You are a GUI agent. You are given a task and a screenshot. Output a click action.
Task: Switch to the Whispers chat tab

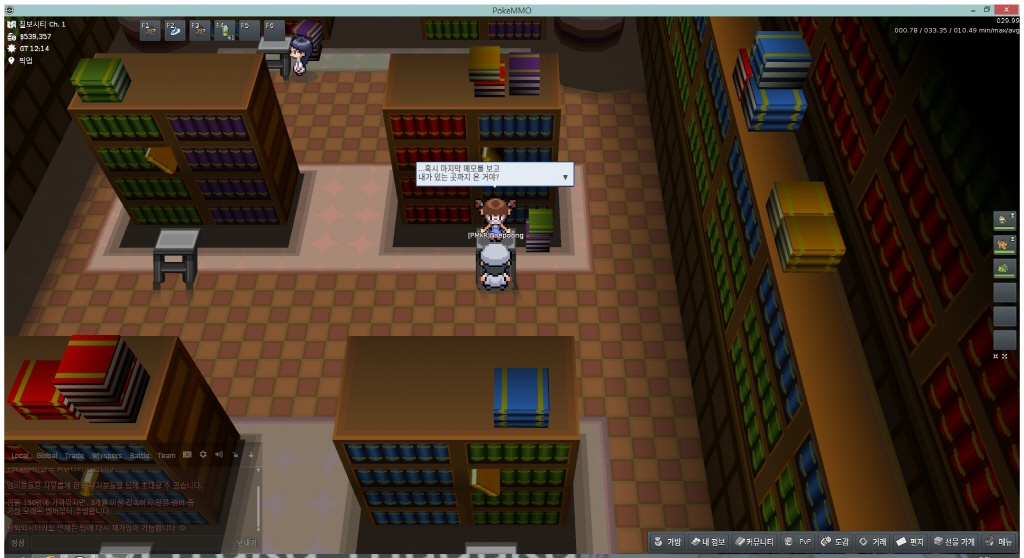[x=107, y=455]
